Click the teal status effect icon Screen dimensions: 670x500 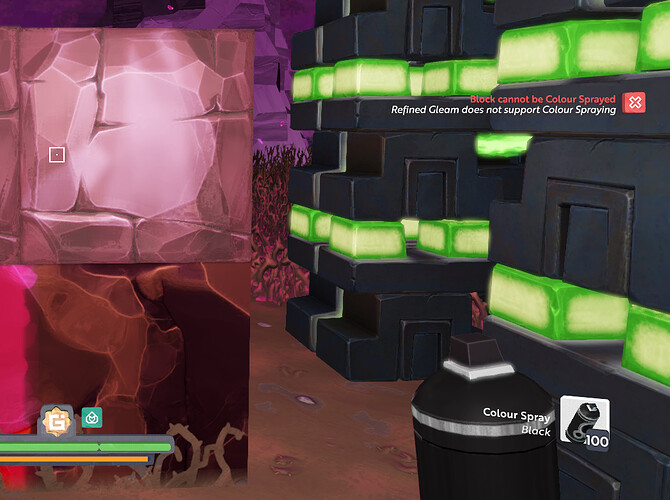click(92, 417)
